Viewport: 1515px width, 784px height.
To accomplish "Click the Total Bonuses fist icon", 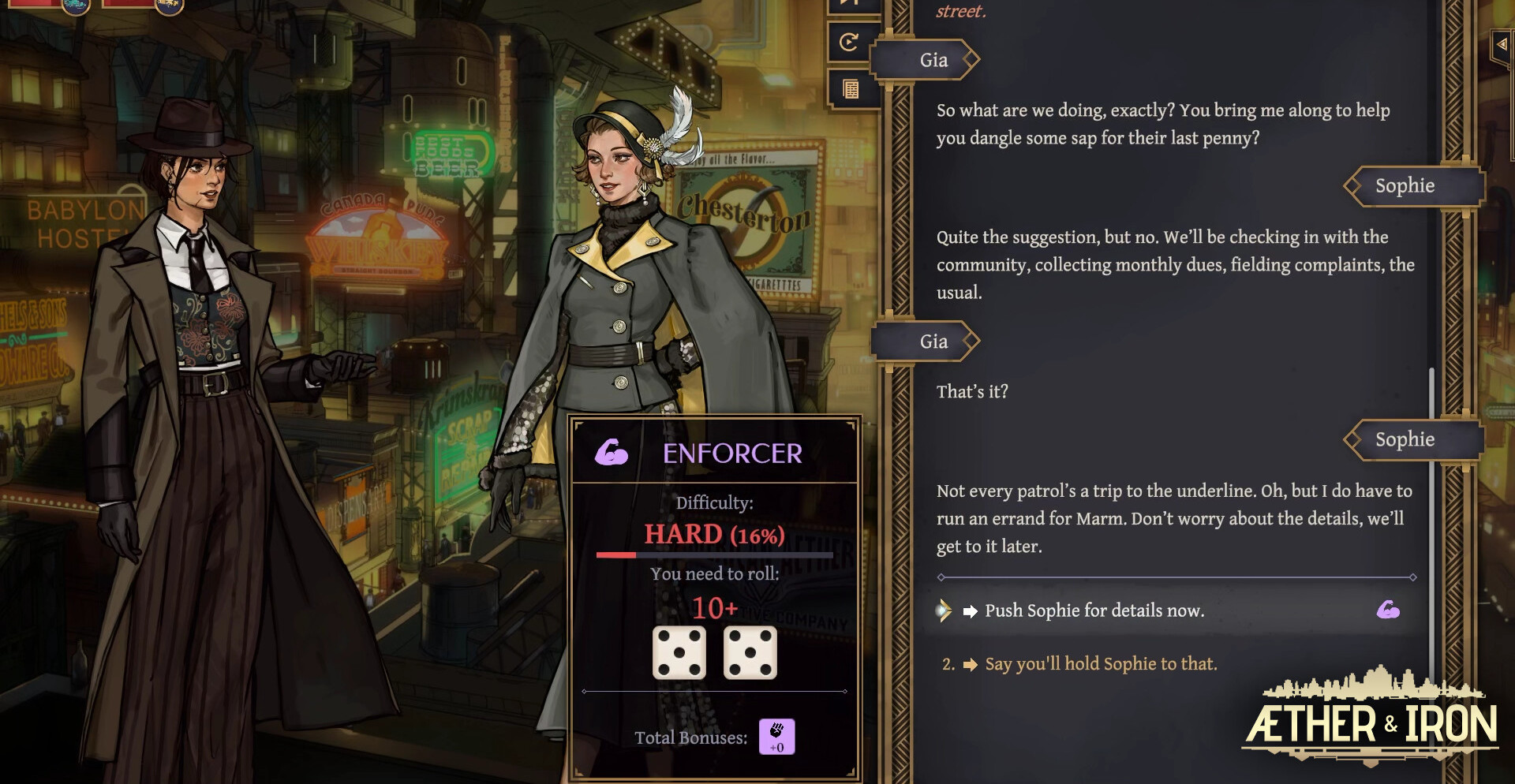I will [x=776, y=737].
